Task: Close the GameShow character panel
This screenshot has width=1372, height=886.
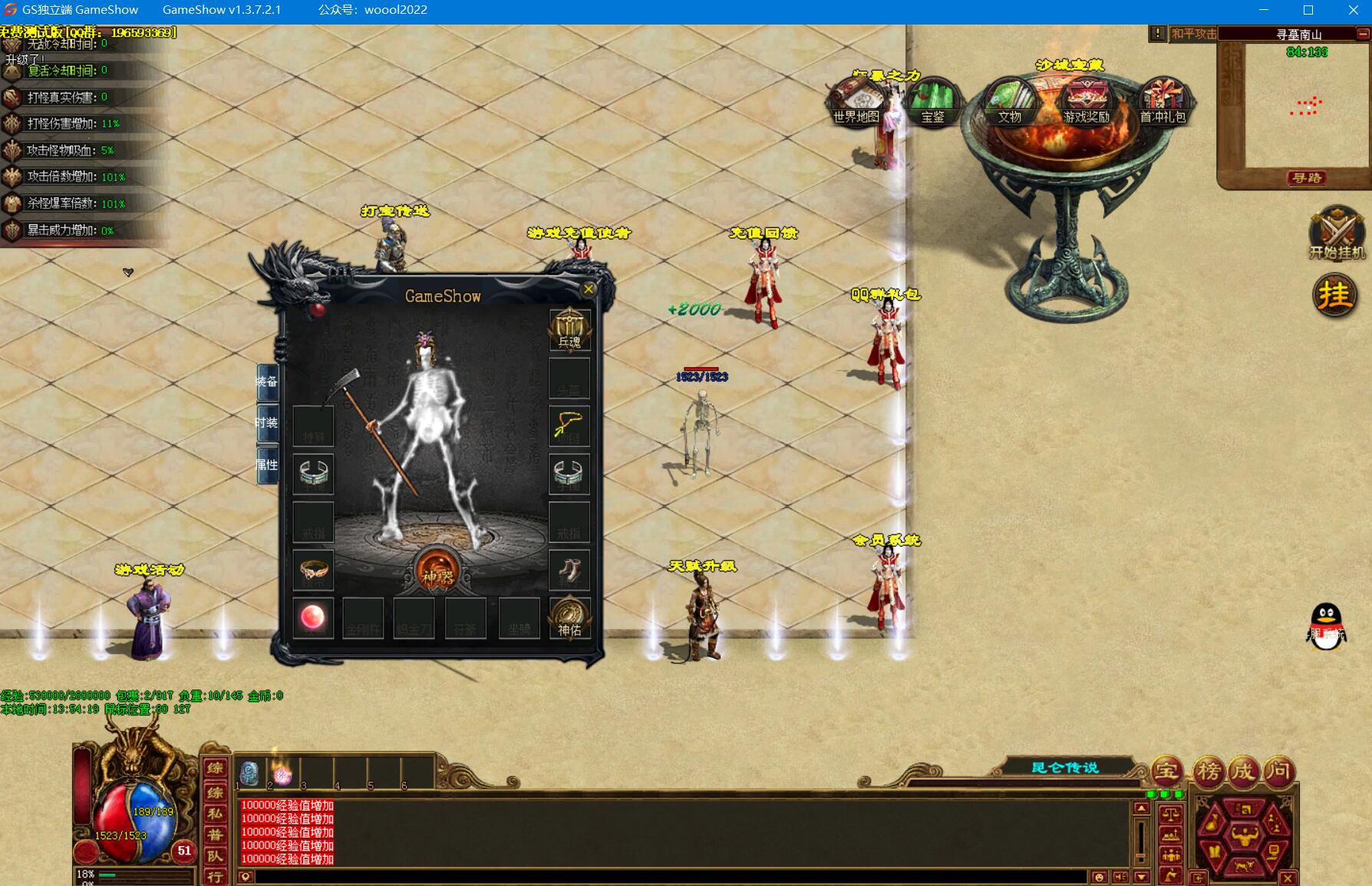Action: pyautogui.click(x=589, y=289)
